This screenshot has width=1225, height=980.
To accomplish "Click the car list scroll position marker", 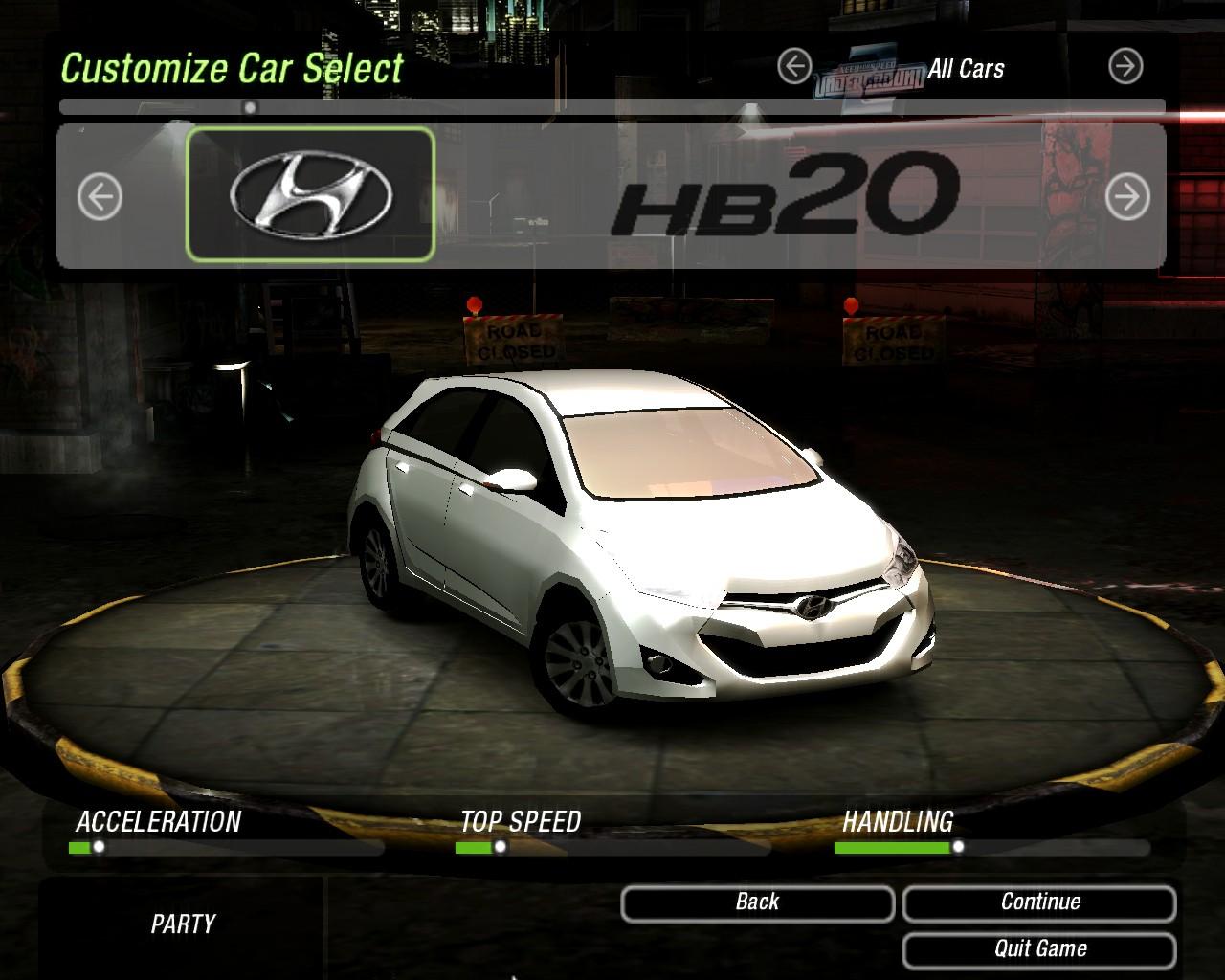I will point(250,108).
